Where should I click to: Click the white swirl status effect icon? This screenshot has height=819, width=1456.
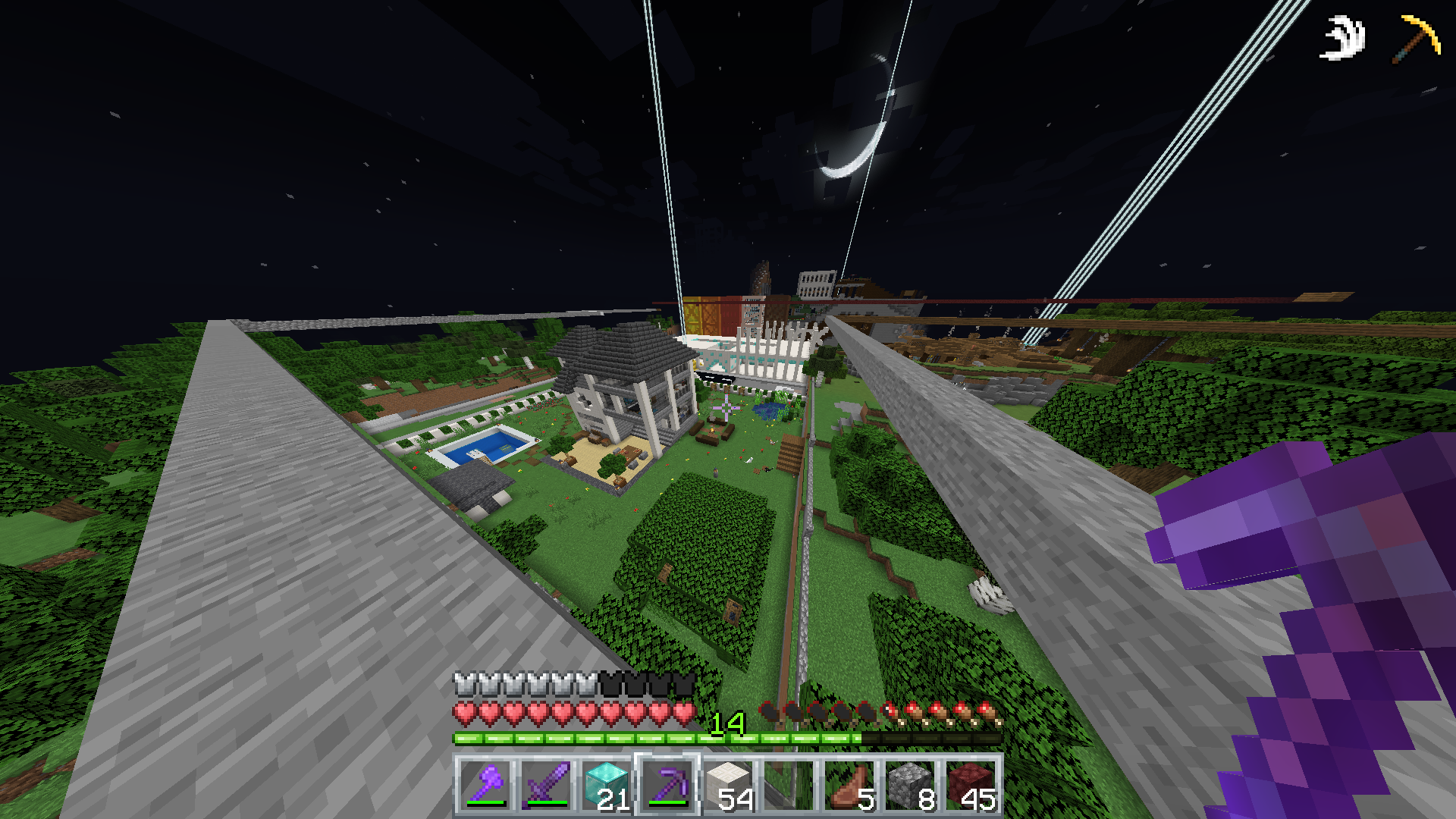point(1343,38)
